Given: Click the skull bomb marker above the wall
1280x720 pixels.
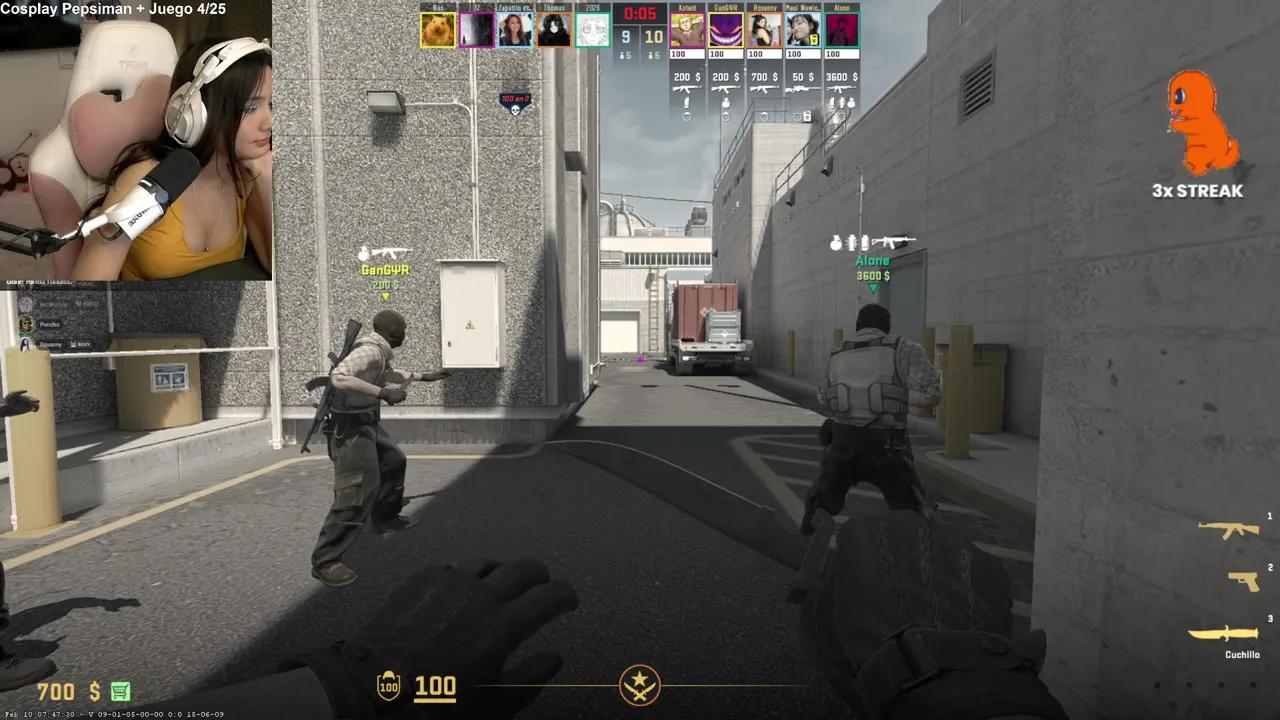Looking at the screenshot, I should (514, 110).
